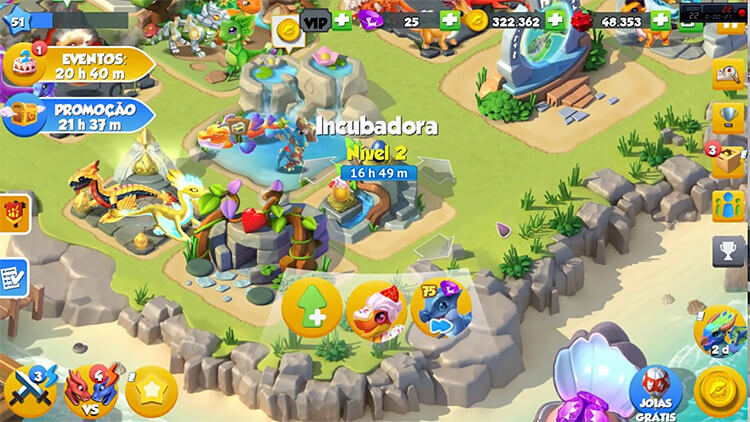Claim Joias Grátis free gems
750x422 pixels.
656,394
